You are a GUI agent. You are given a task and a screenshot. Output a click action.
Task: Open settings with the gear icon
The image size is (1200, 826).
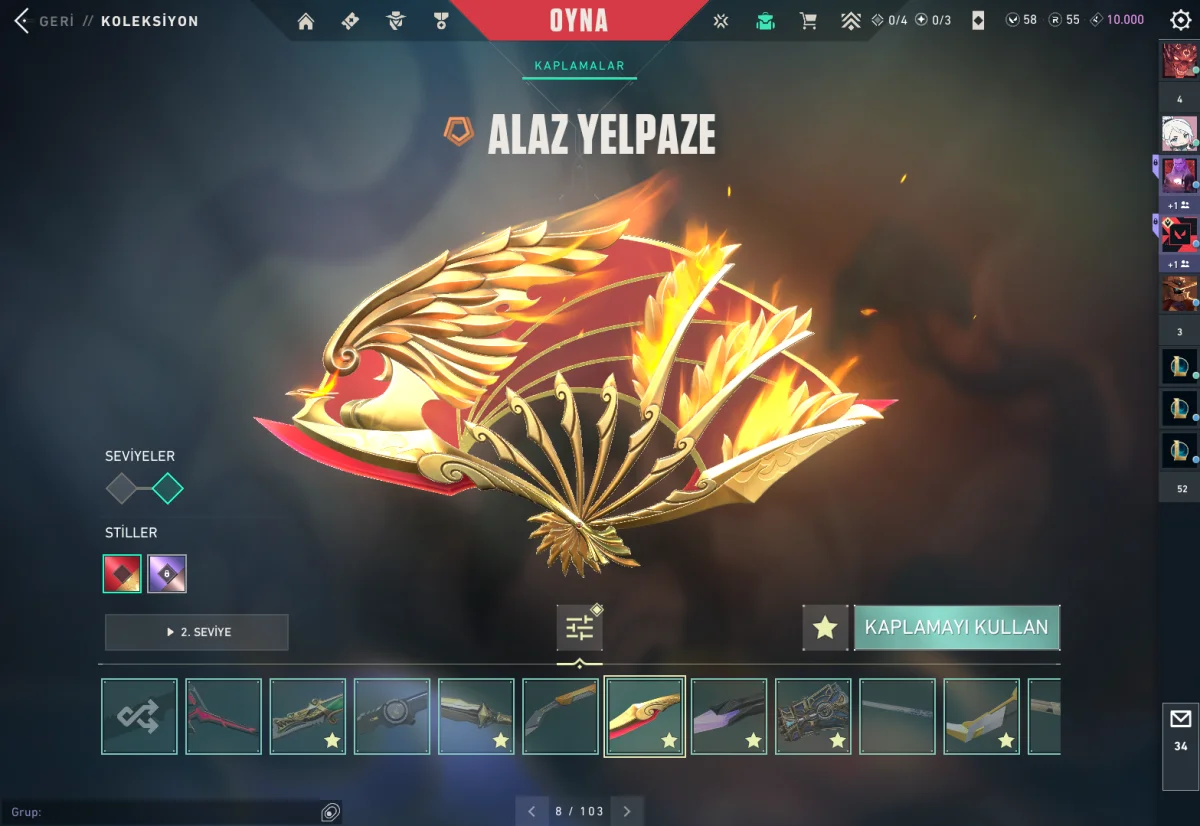[1180, 20]
